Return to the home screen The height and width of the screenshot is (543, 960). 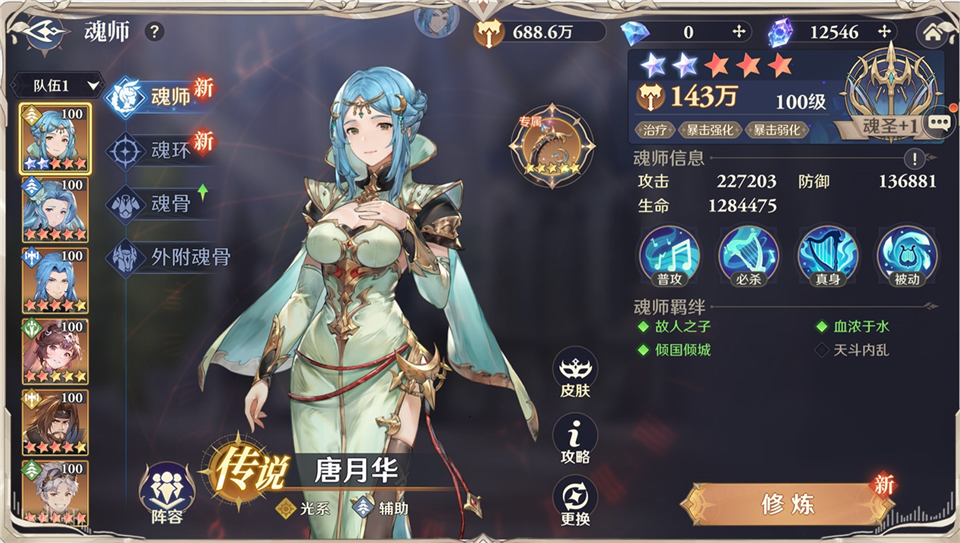tap(936, 31)
